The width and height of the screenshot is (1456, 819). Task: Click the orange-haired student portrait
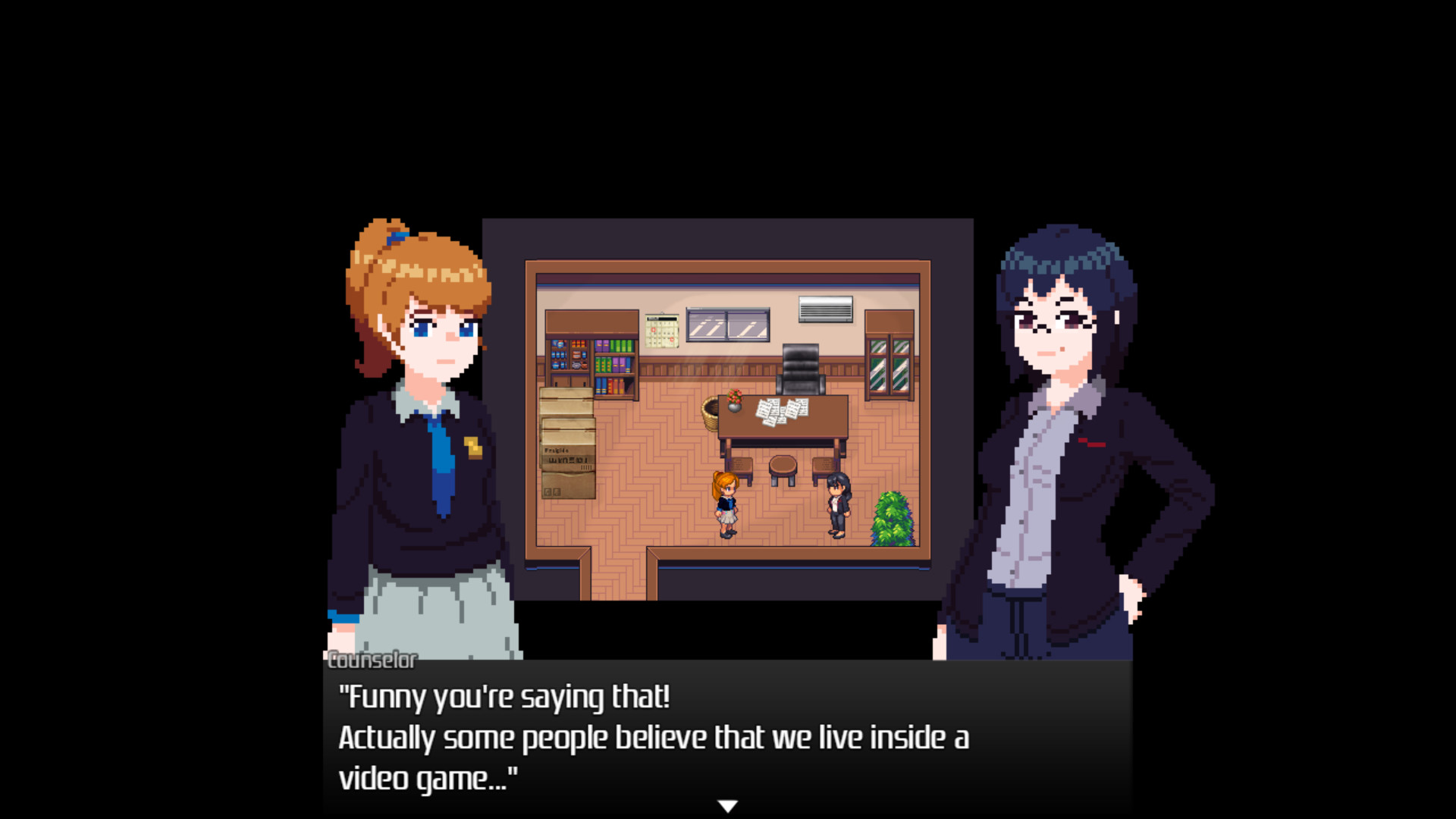point(425,425)
